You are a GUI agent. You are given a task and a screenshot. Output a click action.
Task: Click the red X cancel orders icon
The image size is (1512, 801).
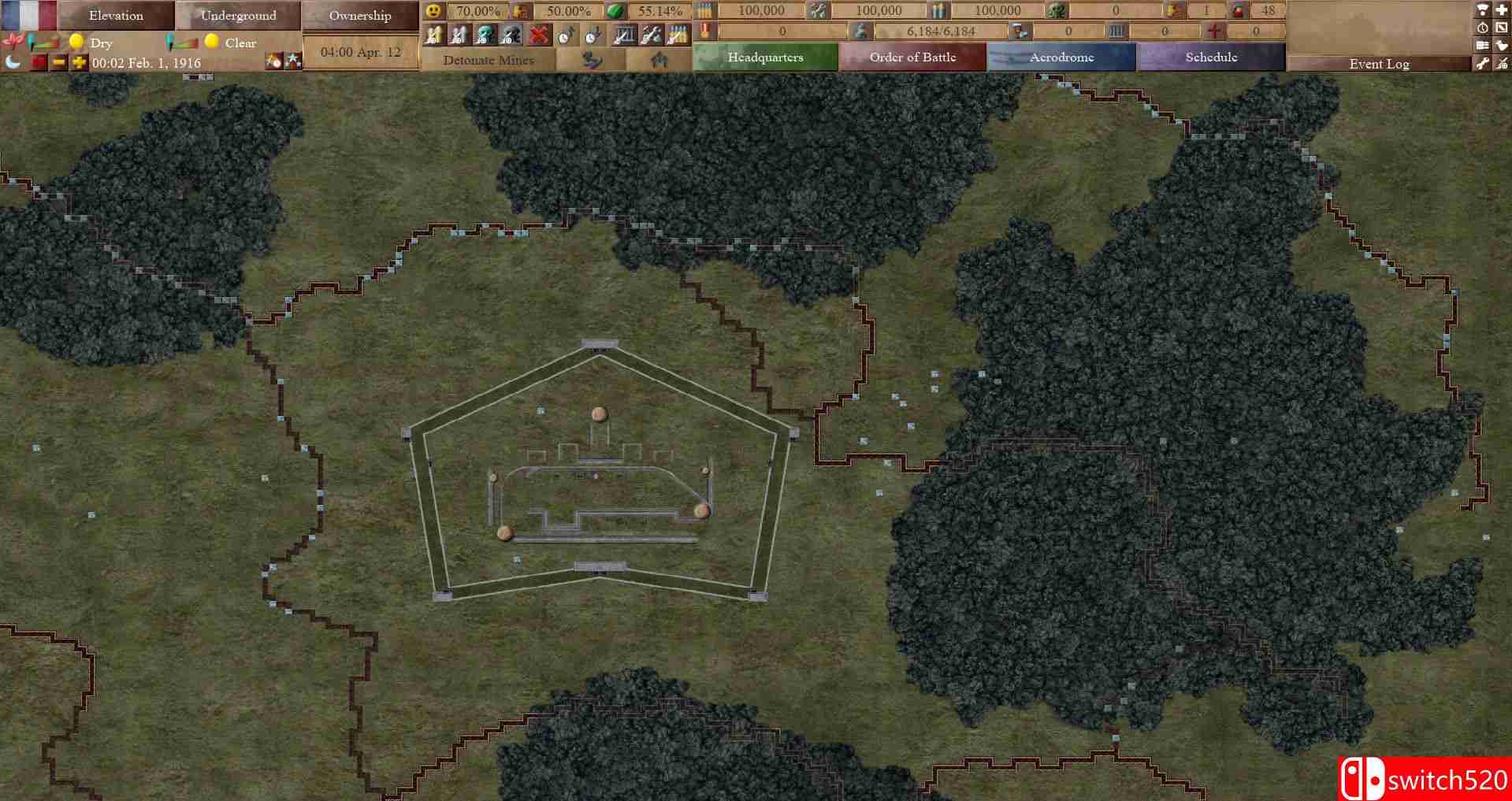(x=539, y=35)
